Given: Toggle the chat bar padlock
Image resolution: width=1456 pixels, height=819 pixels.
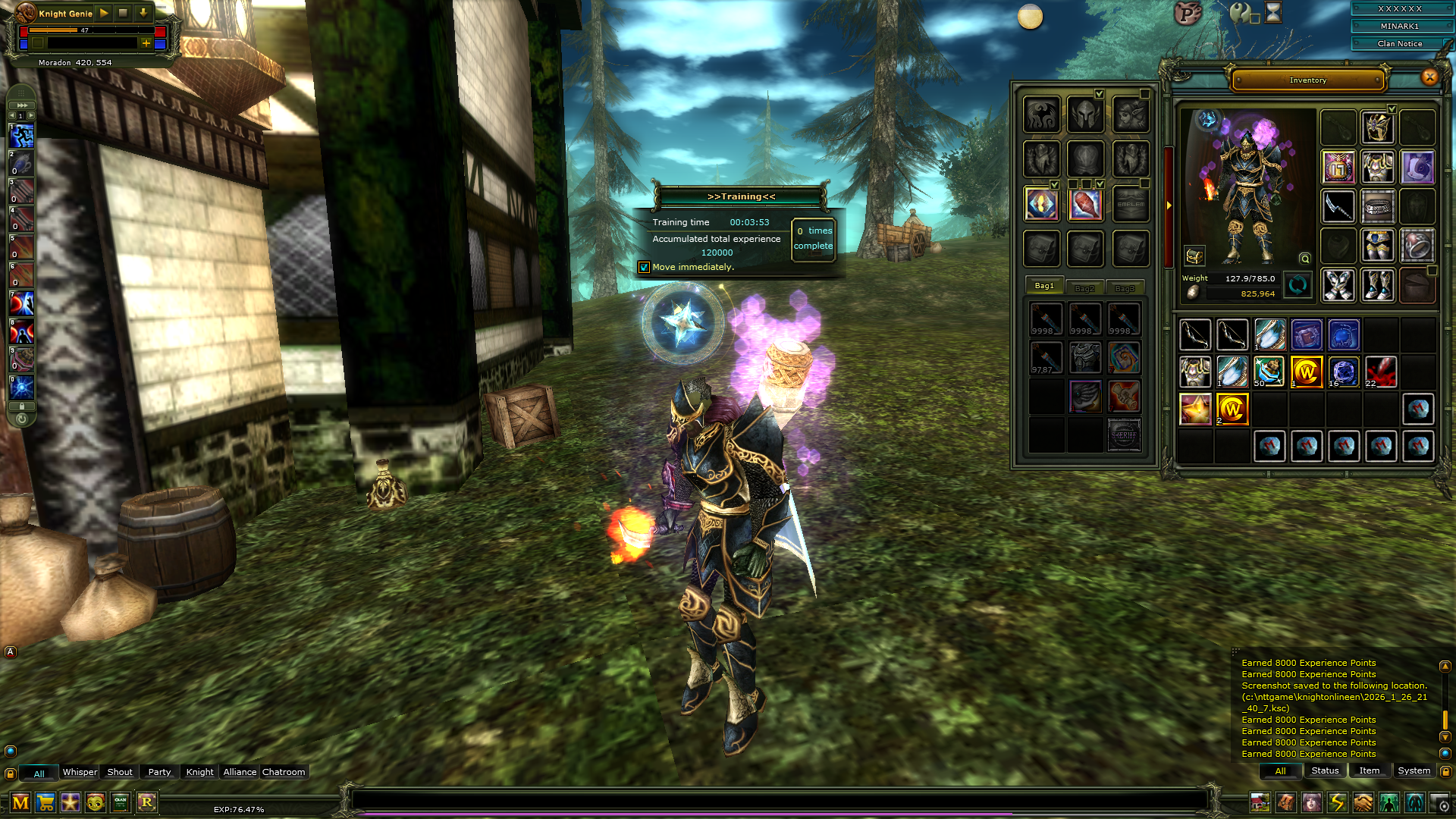Looking at the screenshot, I should coord(10,772).
